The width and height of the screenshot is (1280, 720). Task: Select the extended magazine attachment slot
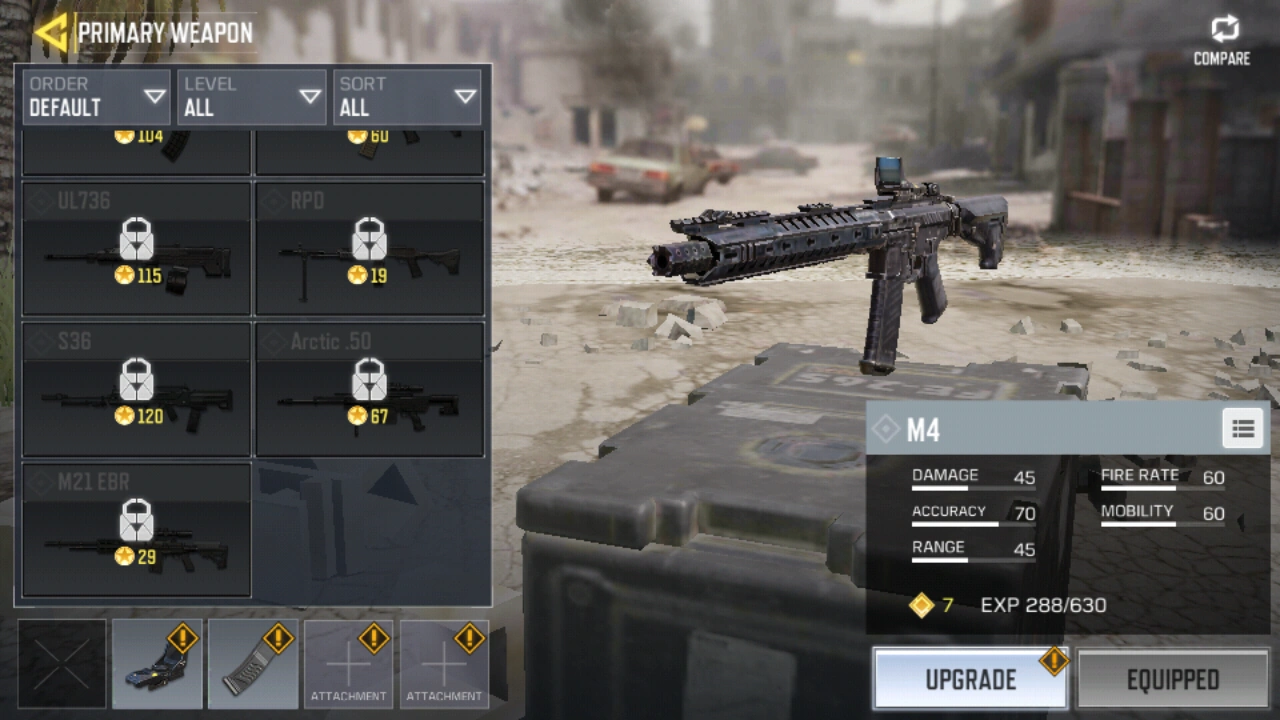[x=253, y=663]
